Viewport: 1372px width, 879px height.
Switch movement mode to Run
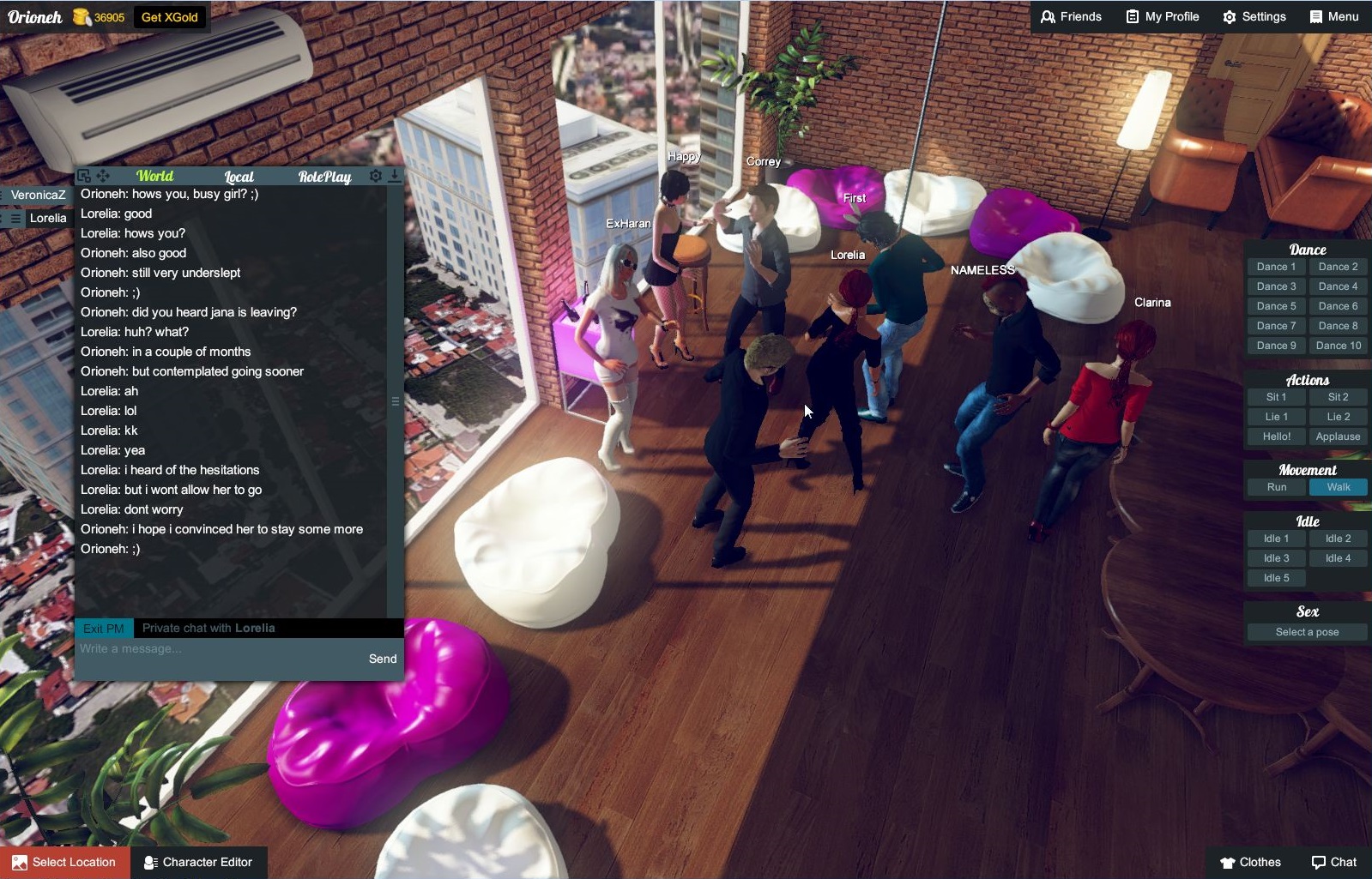coord(1276,486)
